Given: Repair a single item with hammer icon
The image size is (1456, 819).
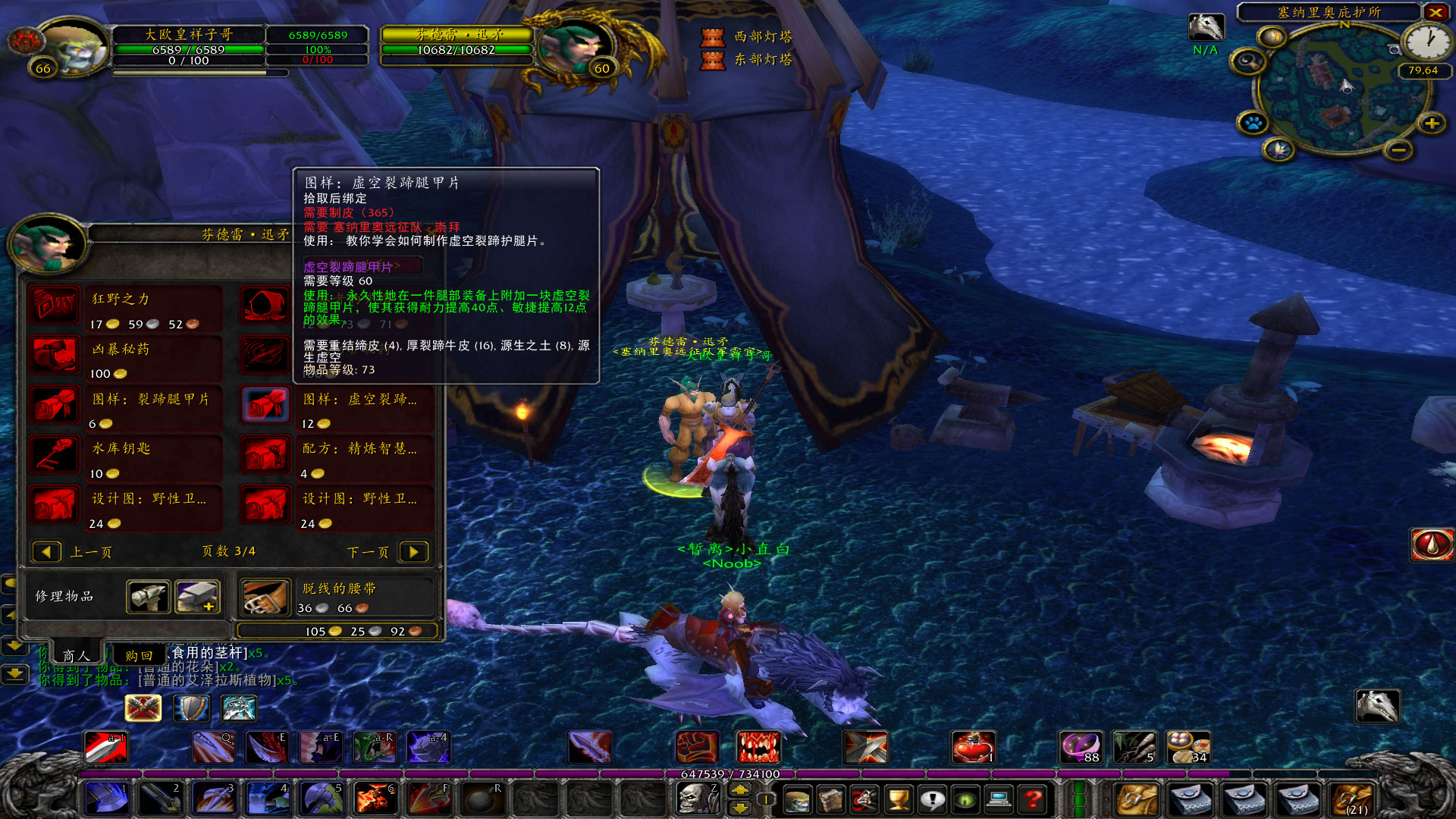Looking at the screenshot, I should click(148, 597).
